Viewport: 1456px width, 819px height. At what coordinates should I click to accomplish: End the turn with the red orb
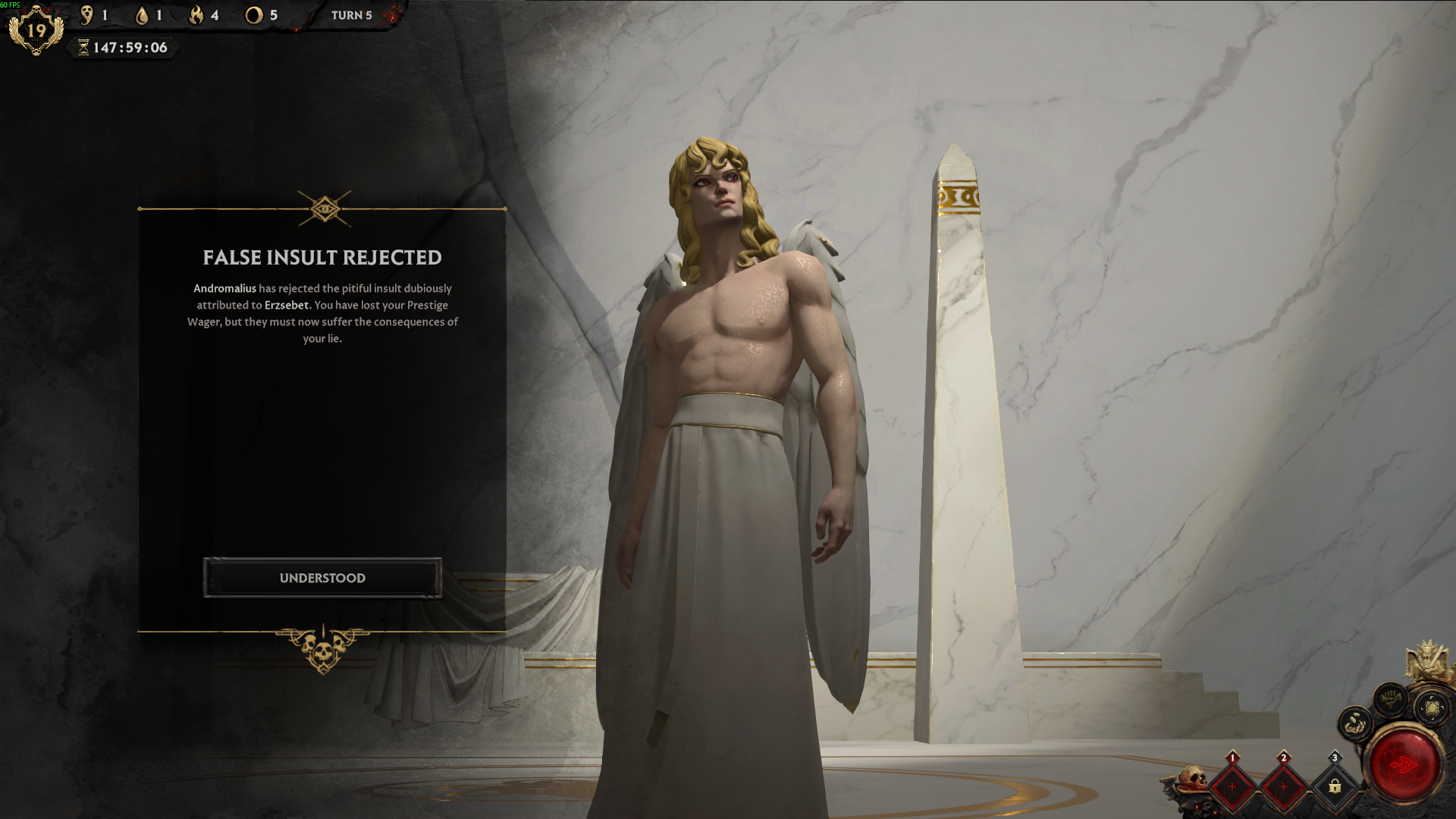(1404, 764)
